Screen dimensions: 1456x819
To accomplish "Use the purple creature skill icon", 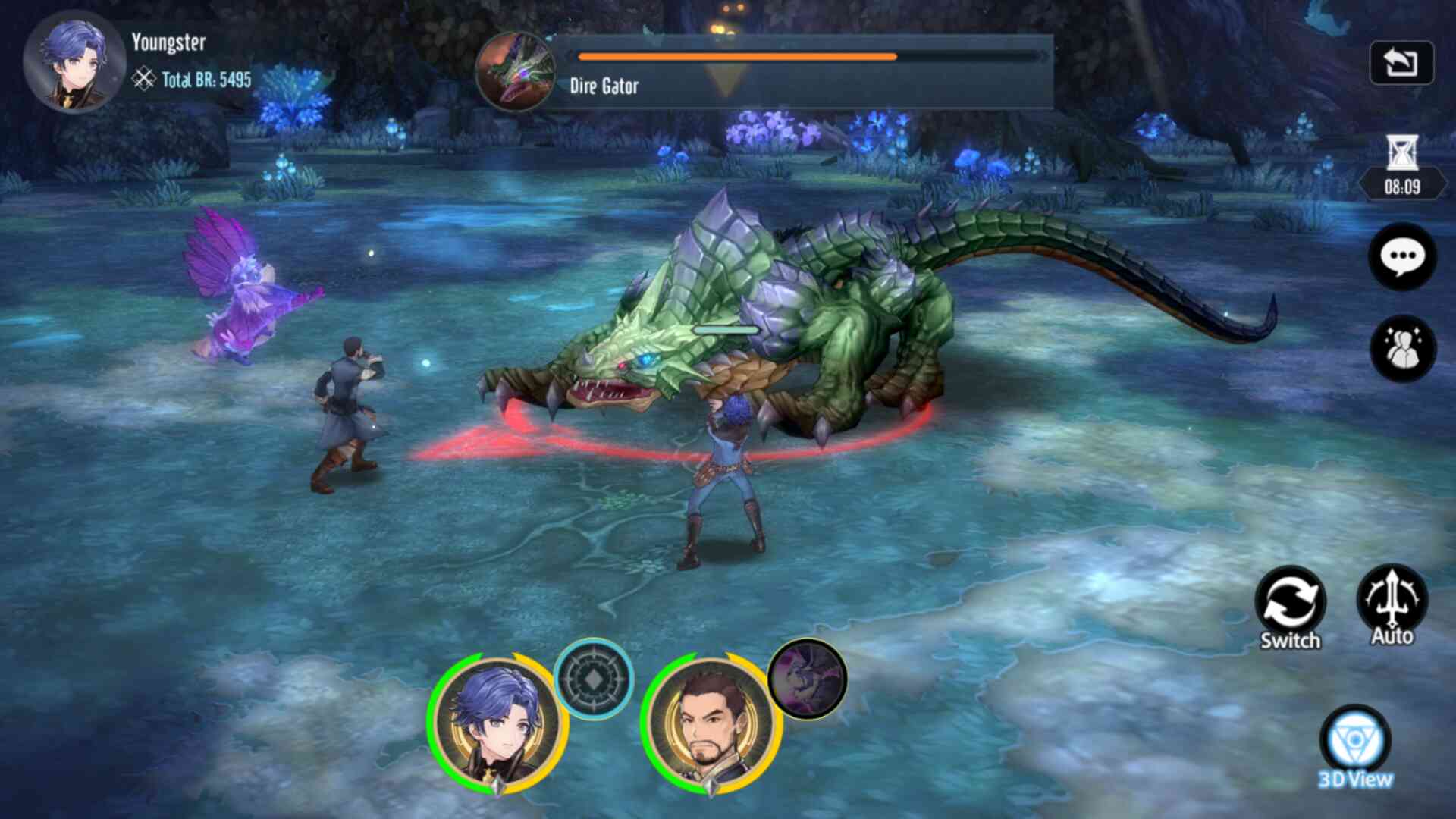I will point(807,678).
